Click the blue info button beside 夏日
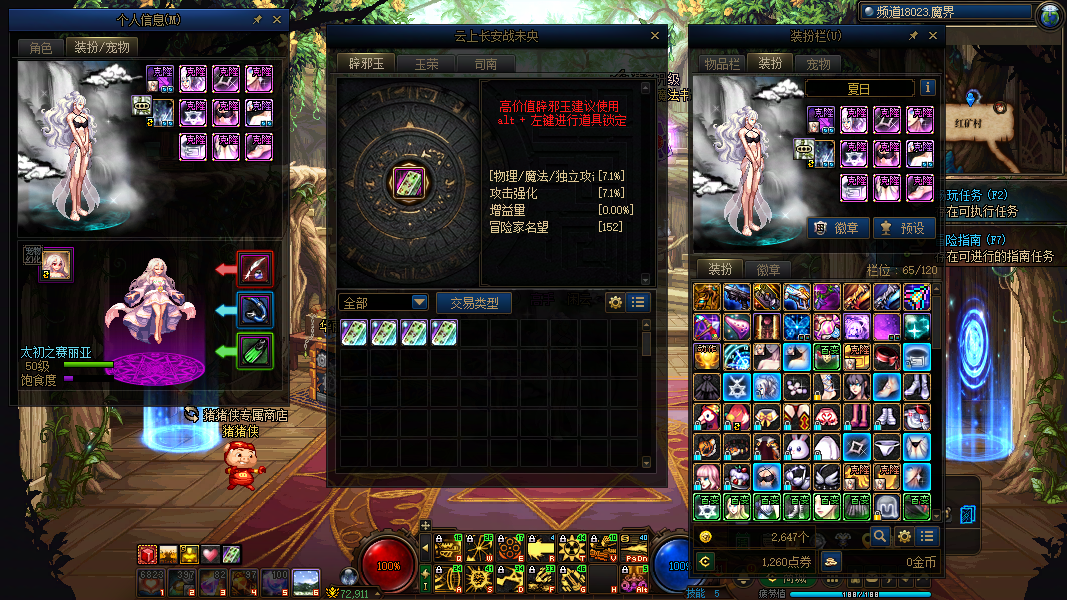 point(927,88)
